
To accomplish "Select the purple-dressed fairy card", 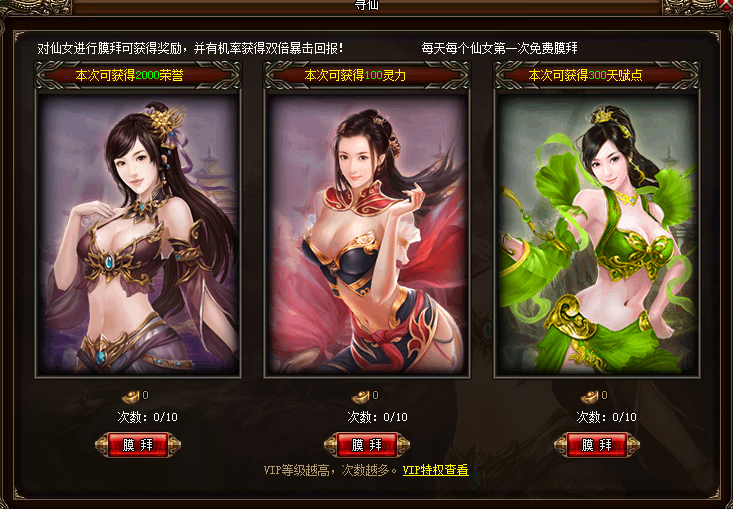I will point(138,234).
